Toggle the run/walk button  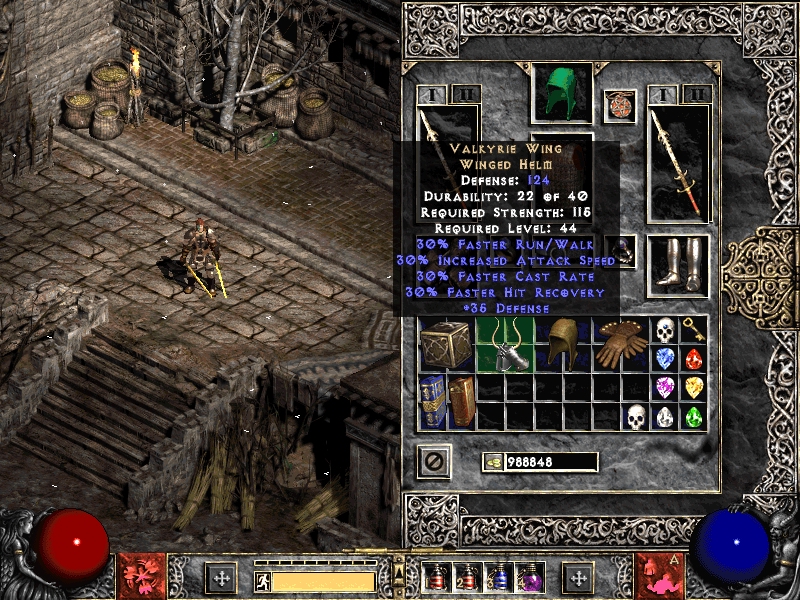click(x=263, y=579)
